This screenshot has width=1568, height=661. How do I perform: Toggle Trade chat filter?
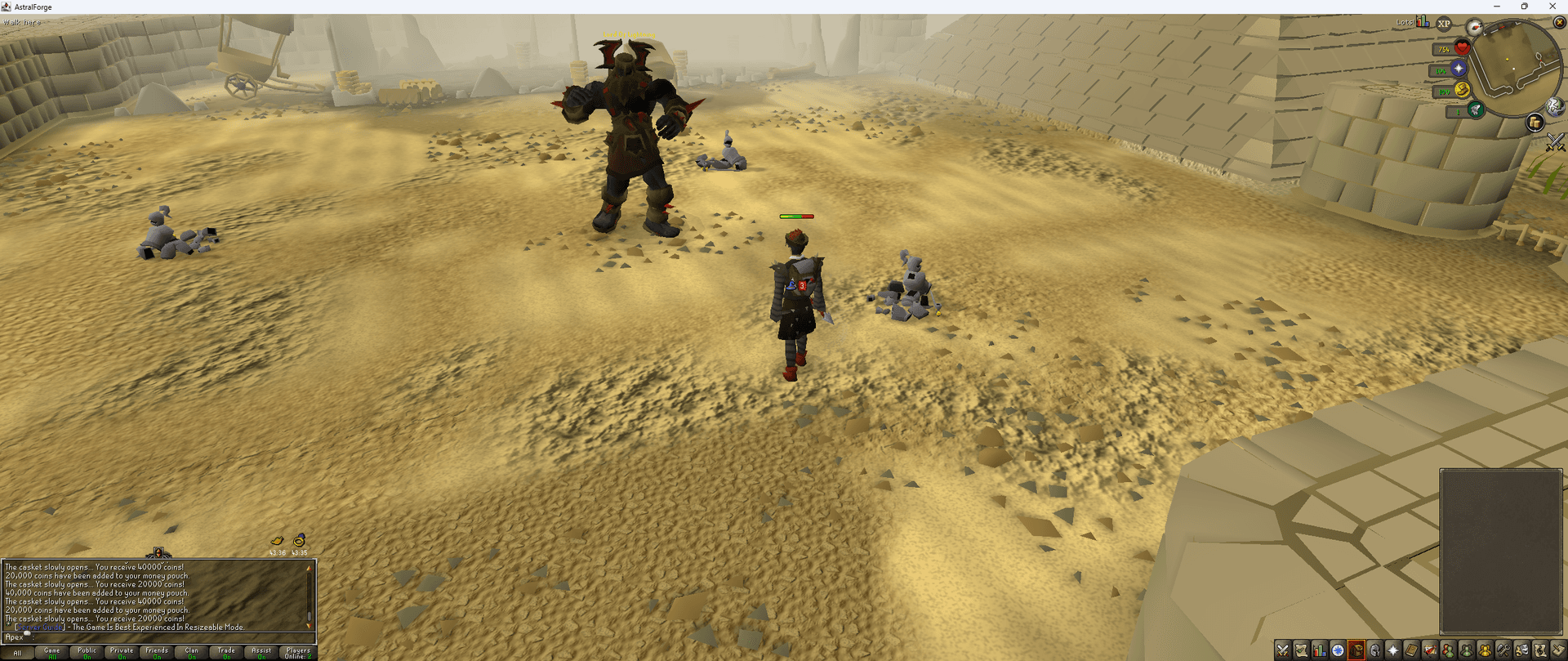click(x=225, y=652)
